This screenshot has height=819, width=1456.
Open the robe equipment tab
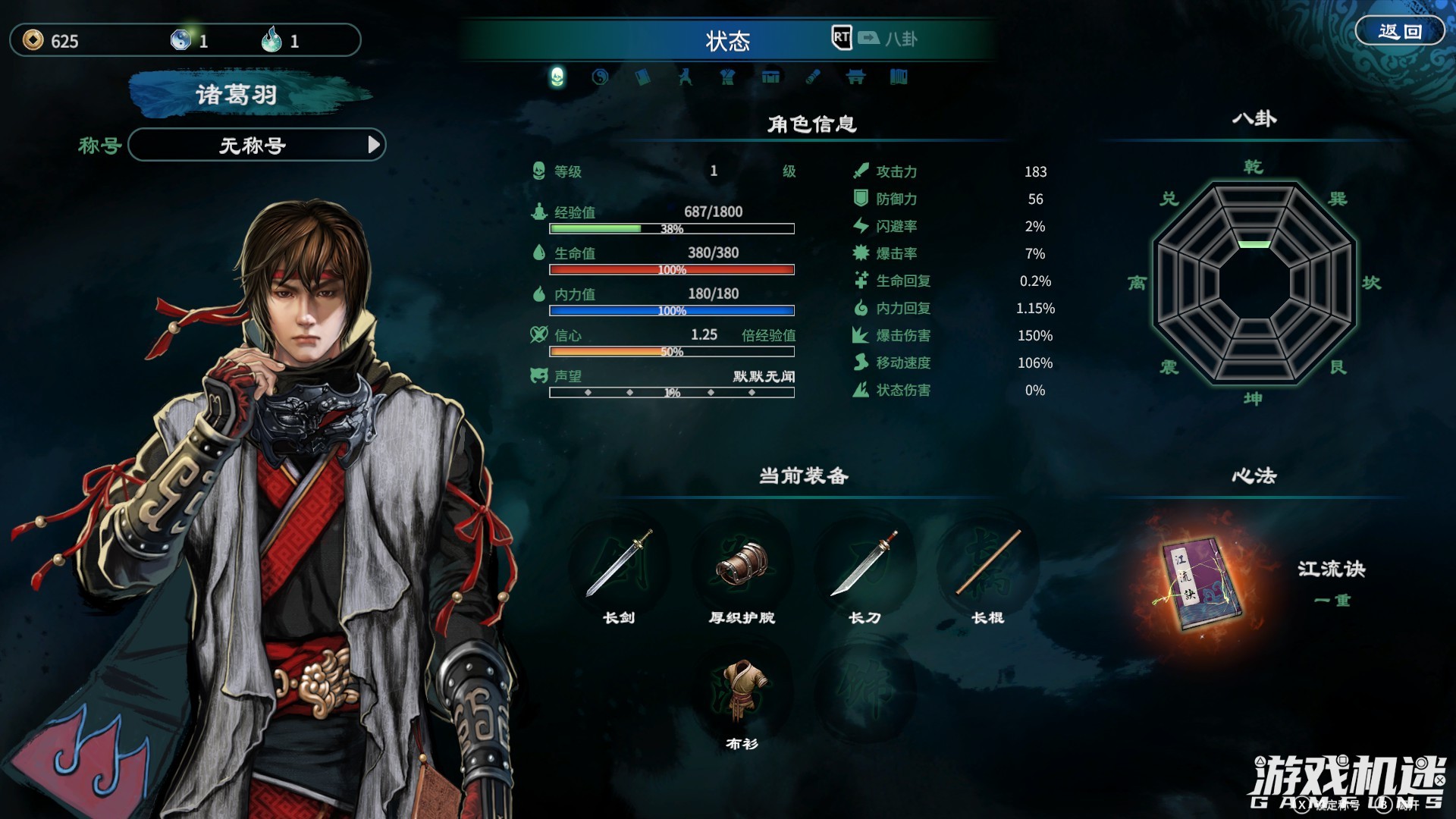coord(728,77)
